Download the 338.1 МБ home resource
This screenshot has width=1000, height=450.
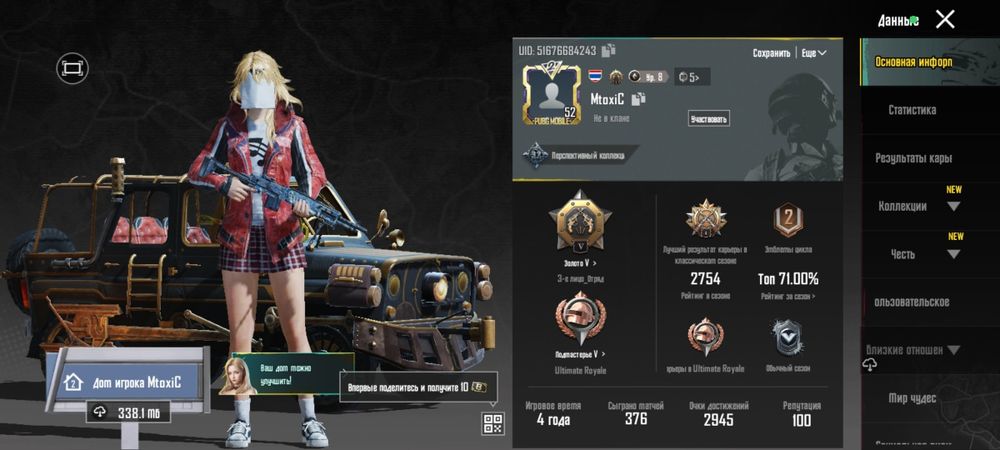pos(100,412)
